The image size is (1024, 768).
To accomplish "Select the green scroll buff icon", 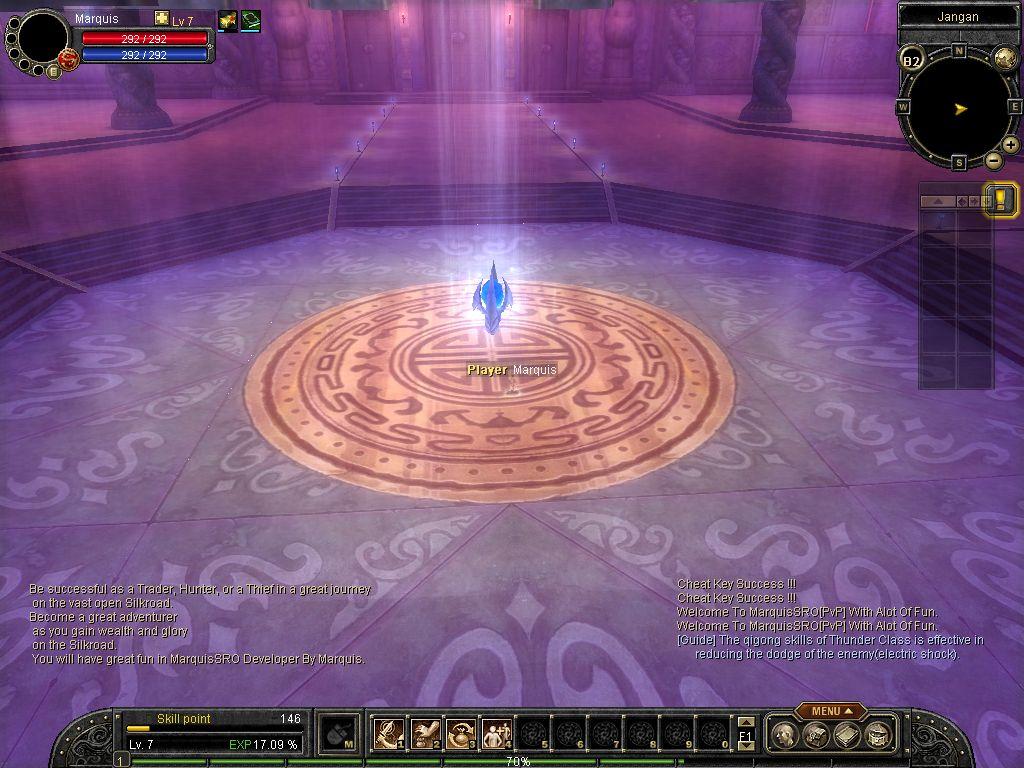I will (250, 19).
